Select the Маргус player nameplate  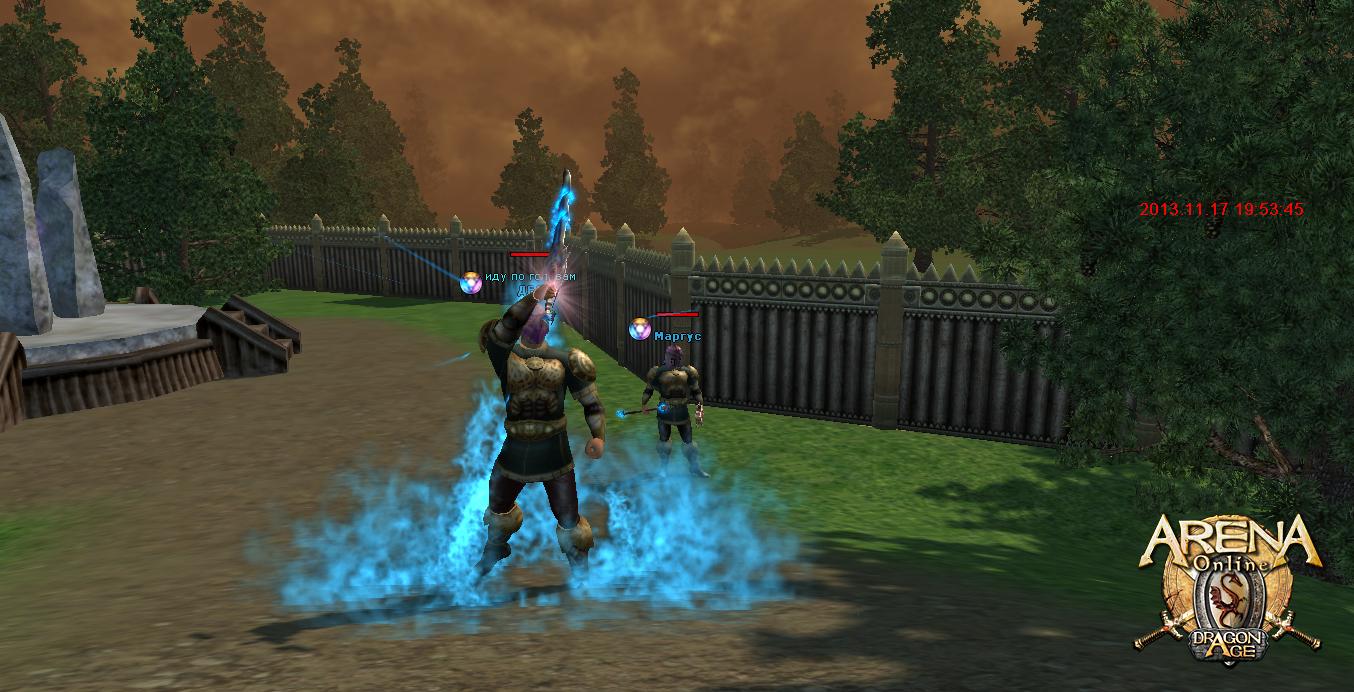click(x=677, y=337)
